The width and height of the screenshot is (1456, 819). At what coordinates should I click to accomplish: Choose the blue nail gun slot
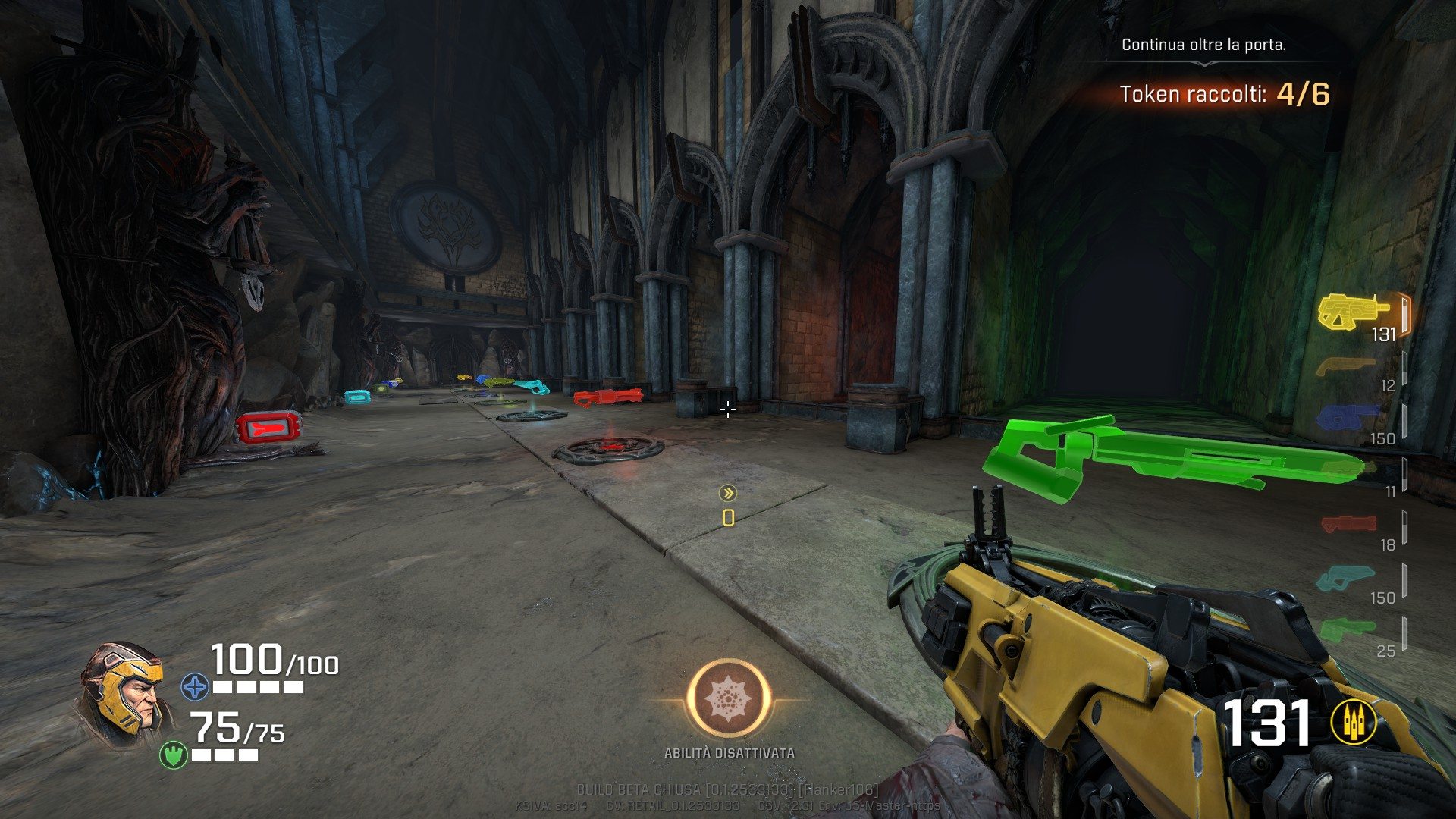(x=1348, y=418)
